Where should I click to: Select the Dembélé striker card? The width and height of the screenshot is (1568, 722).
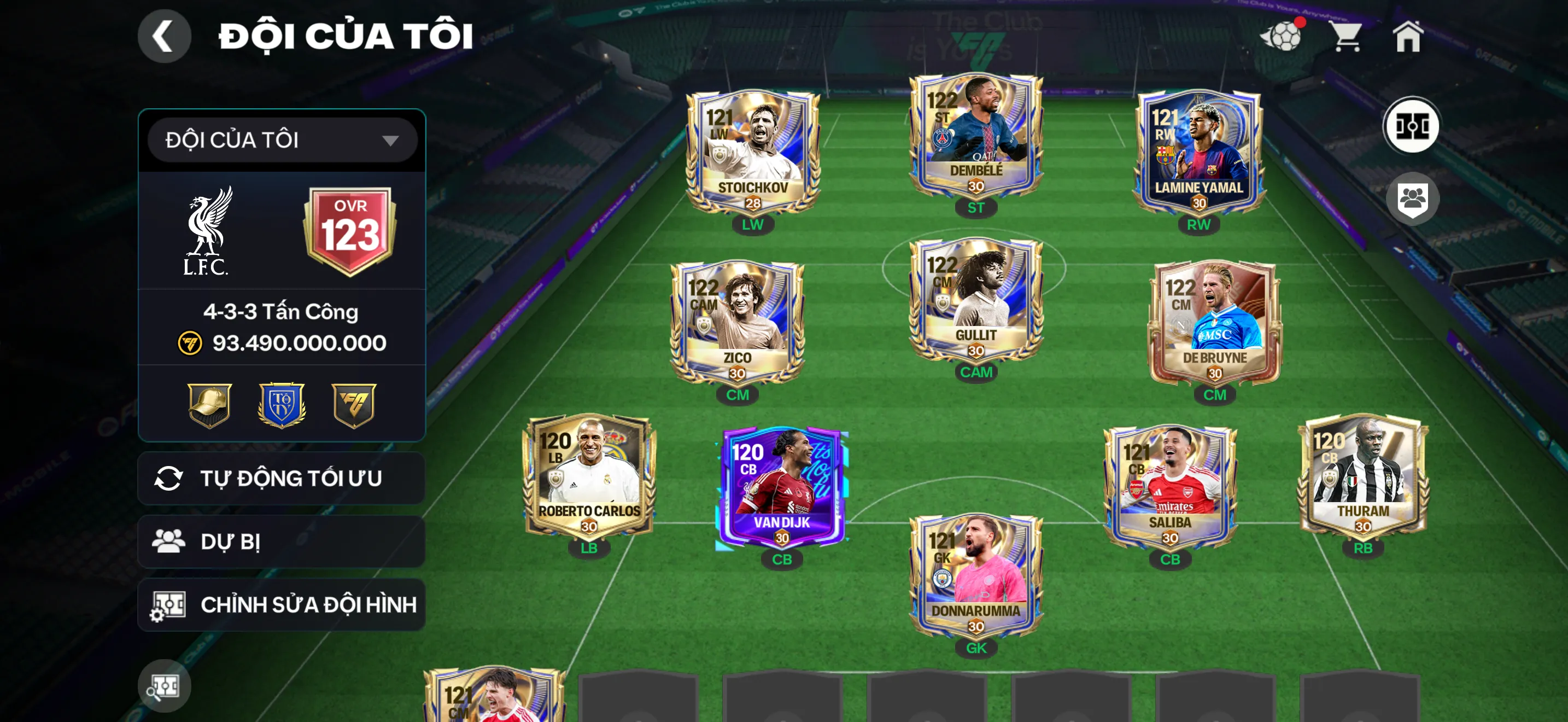pos(976,135)
